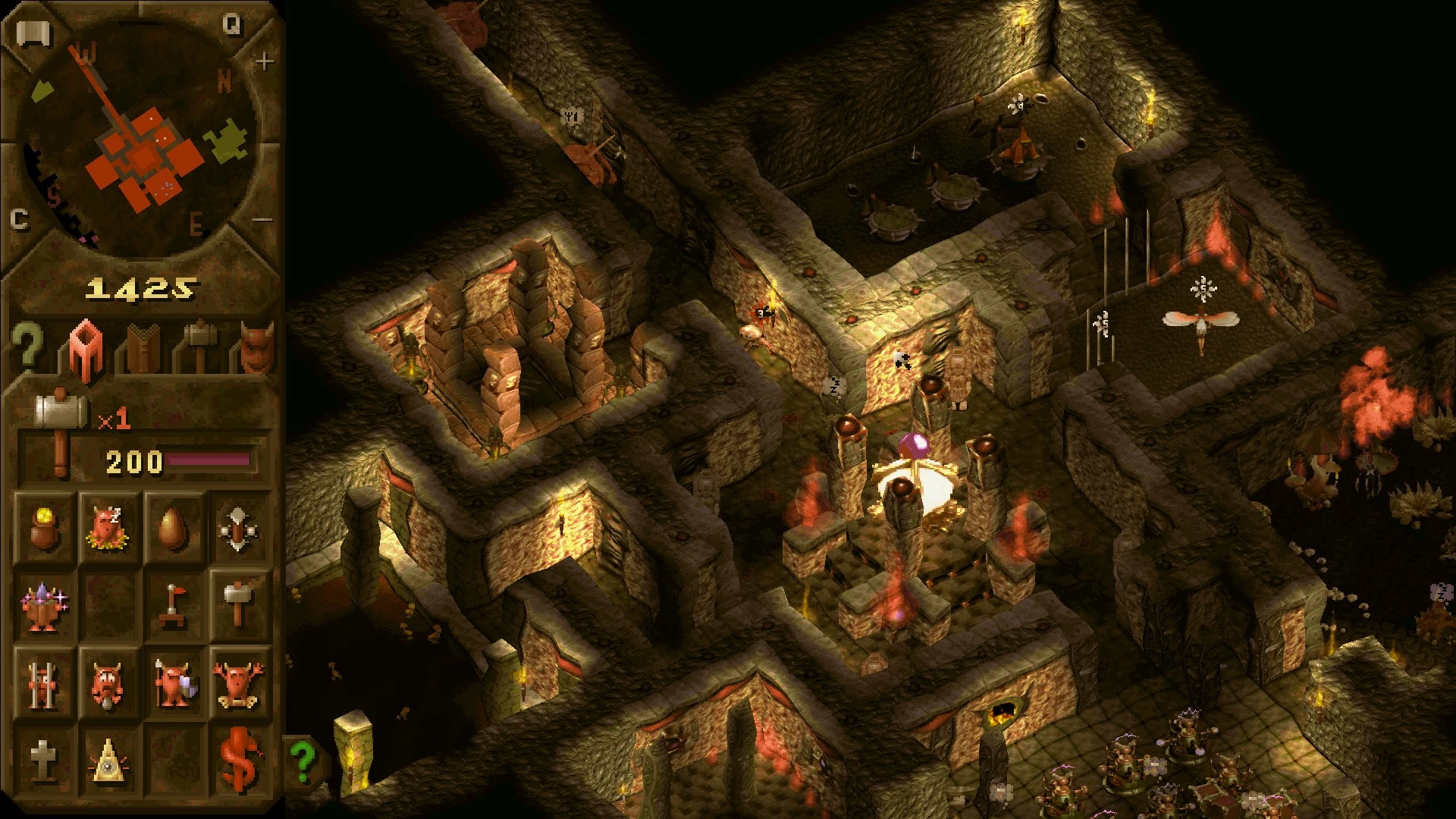This screenshot has width=1456, height=819.
Task: Switch to the question mark info tab
Action: coord(28,347)
